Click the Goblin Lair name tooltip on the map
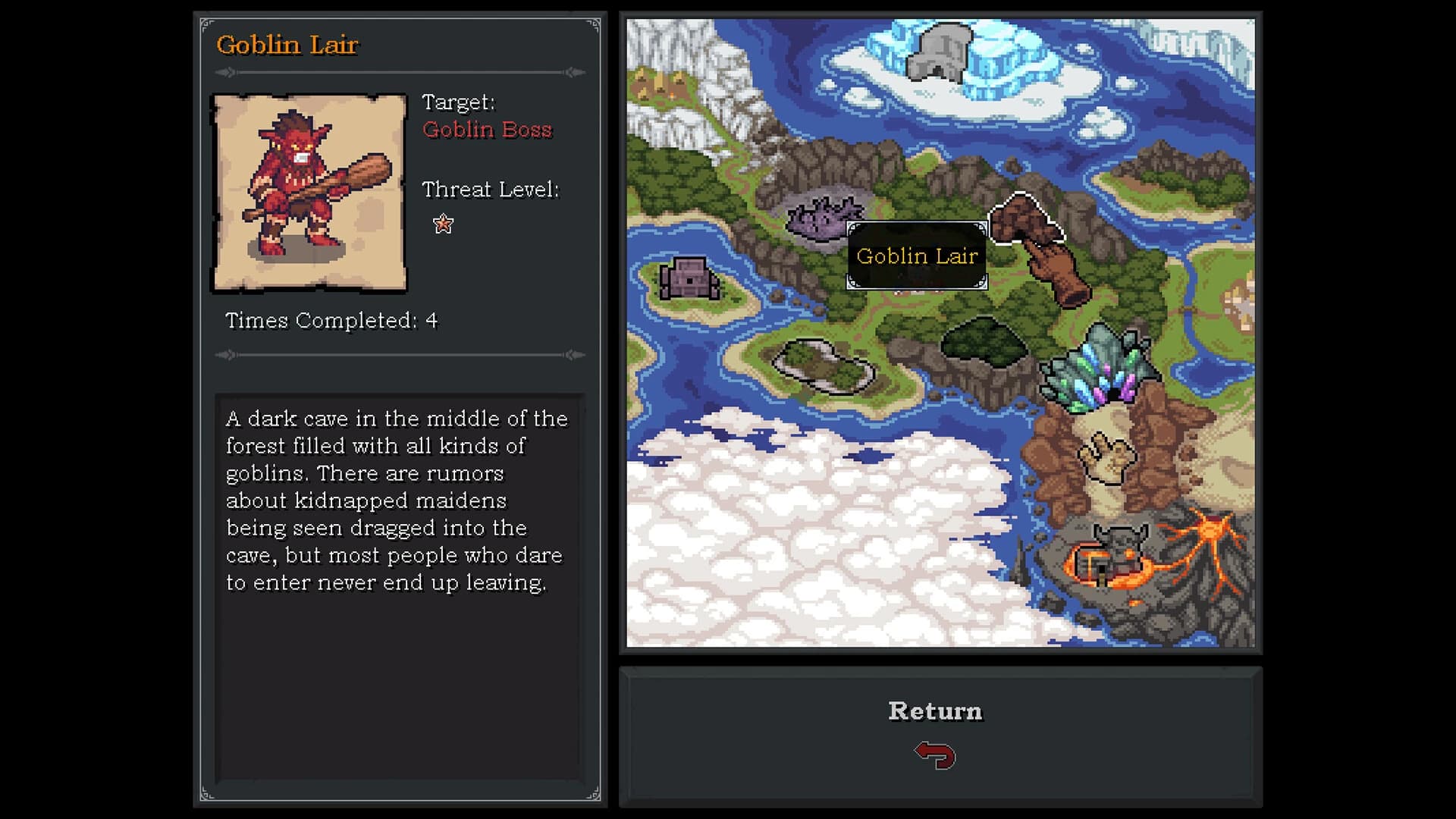This screenshot has height=819, width=1456. (918, 256)
